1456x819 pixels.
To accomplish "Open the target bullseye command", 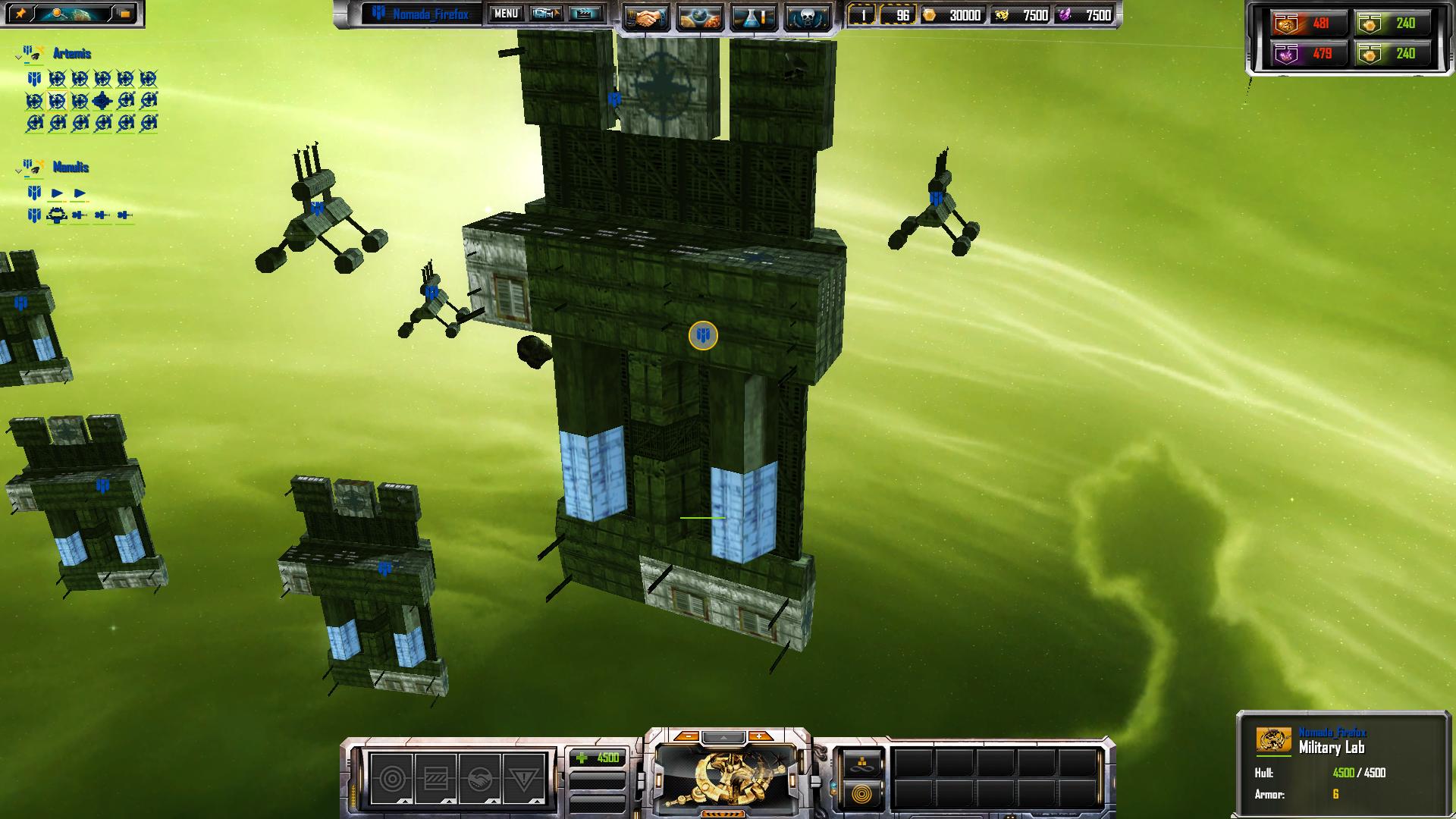I will click(x=392, y=778).
